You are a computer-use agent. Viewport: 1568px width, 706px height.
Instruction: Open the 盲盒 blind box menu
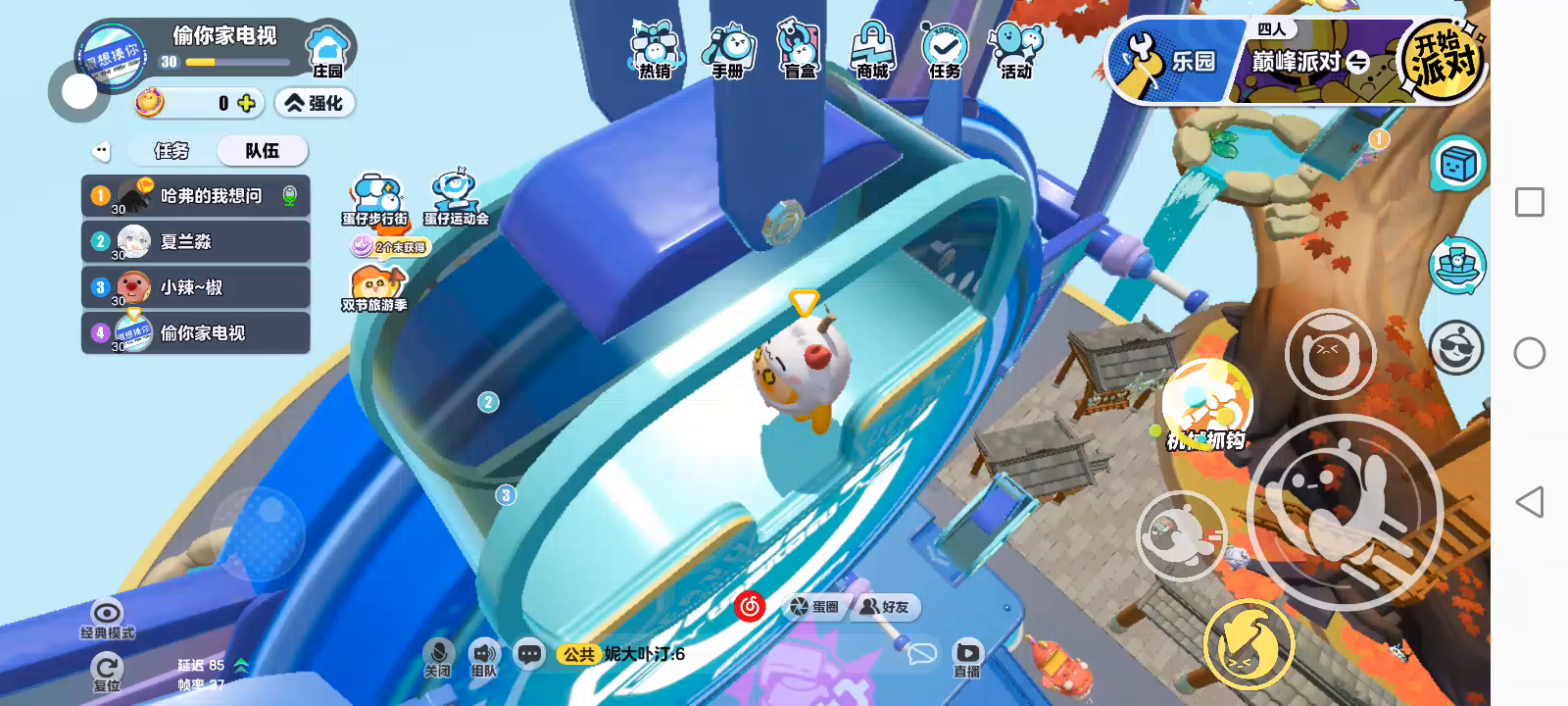800,51
